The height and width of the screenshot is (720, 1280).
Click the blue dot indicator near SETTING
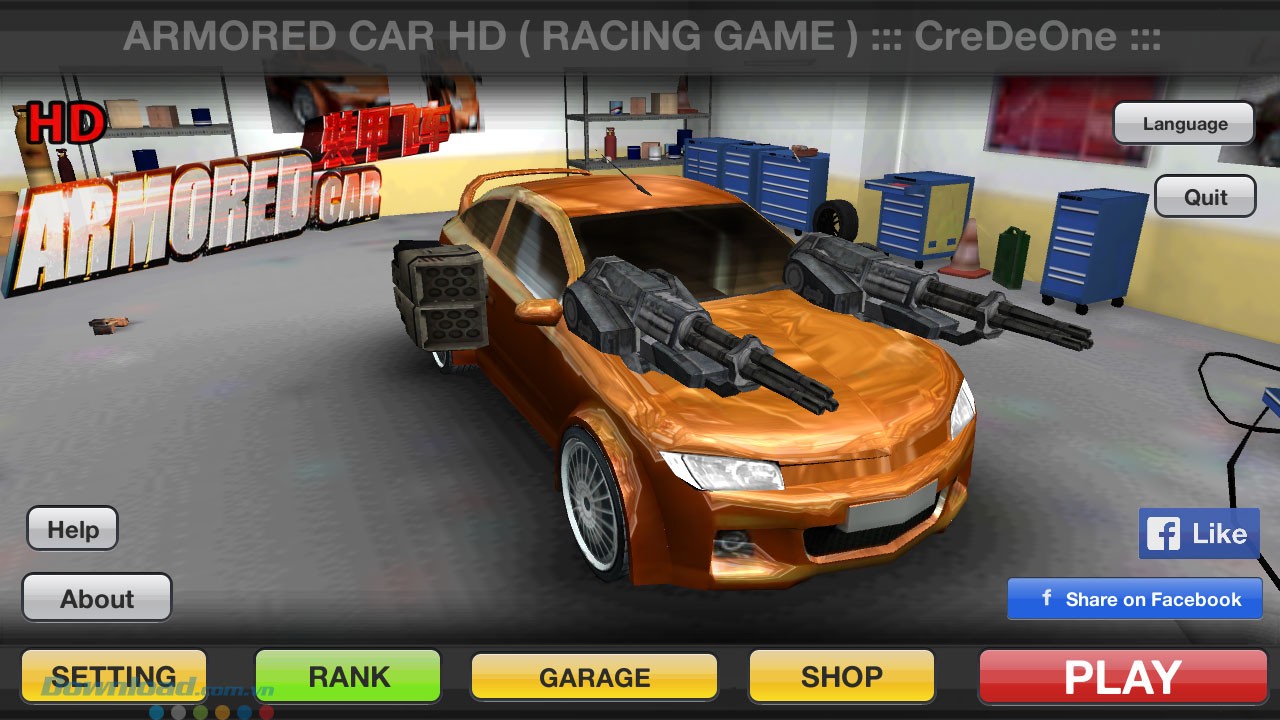click(157, 711)
